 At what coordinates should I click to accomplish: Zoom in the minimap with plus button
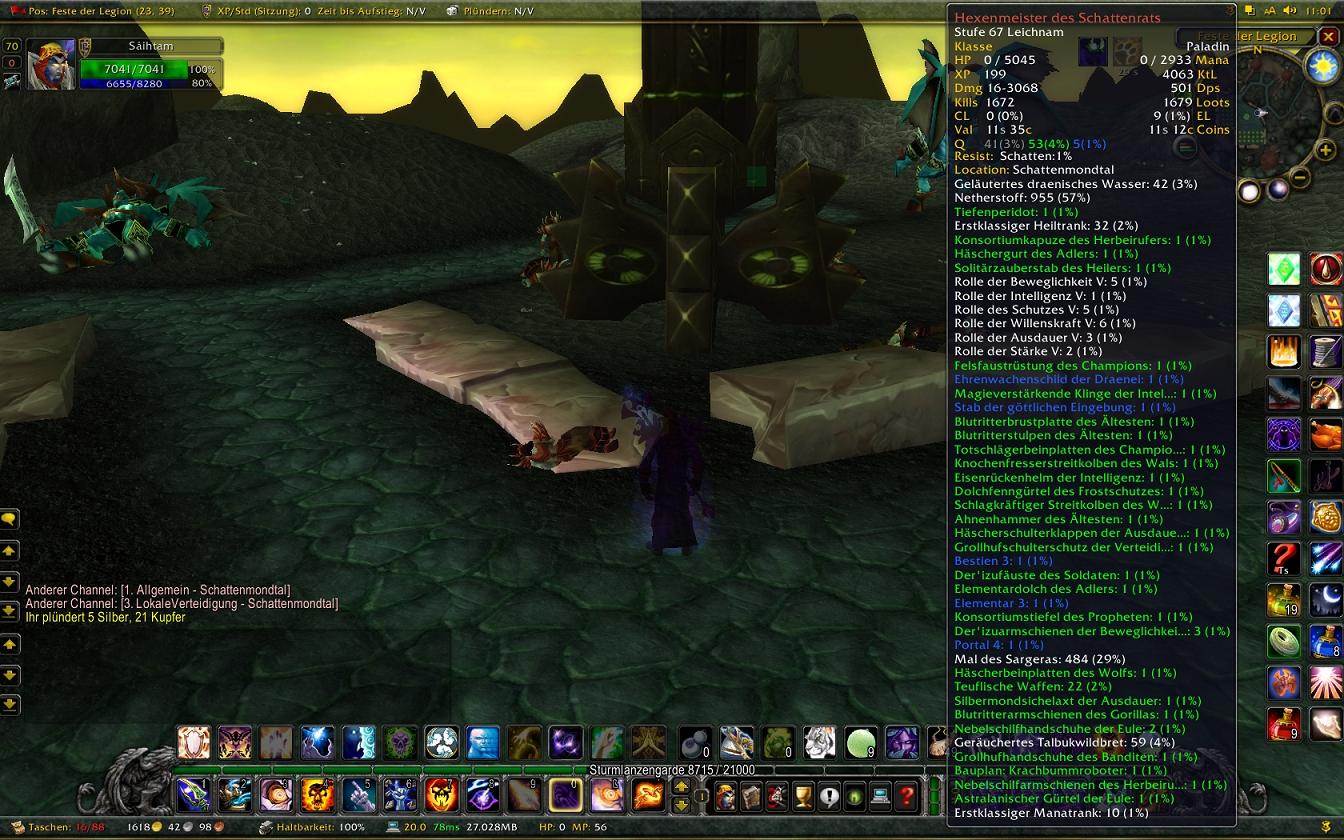click(x=1326, y=151)
